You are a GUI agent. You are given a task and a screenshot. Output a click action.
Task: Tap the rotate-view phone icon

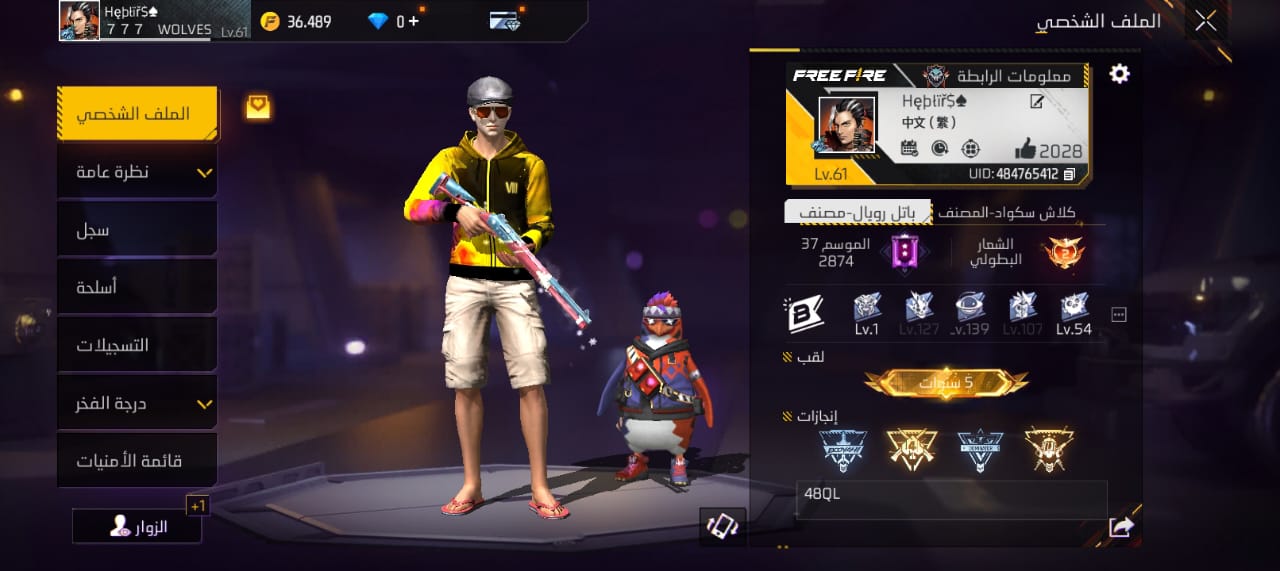click(x=722, y=527)
